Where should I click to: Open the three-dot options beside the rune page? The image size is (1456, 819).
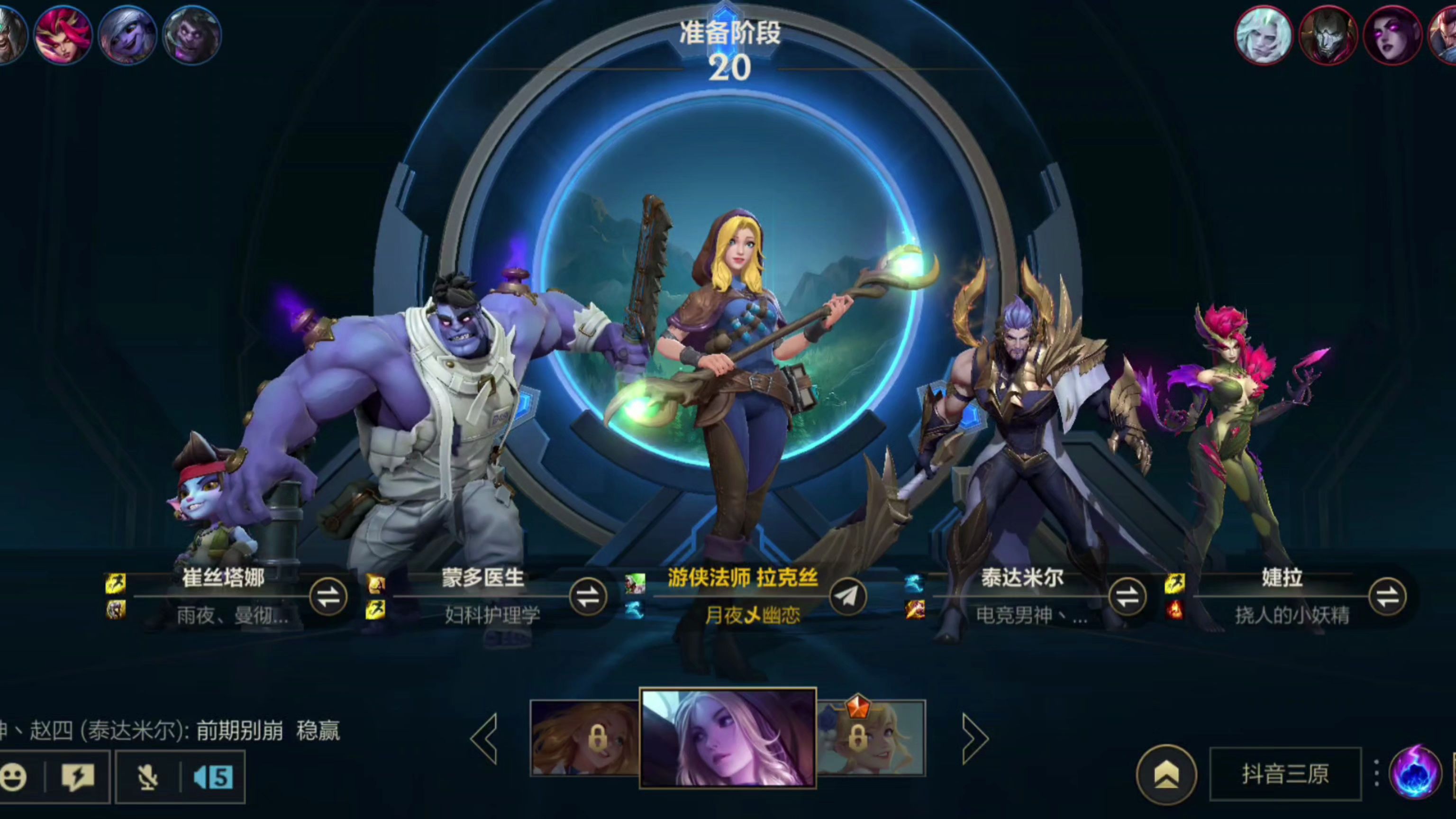[x=1376, y=773]
